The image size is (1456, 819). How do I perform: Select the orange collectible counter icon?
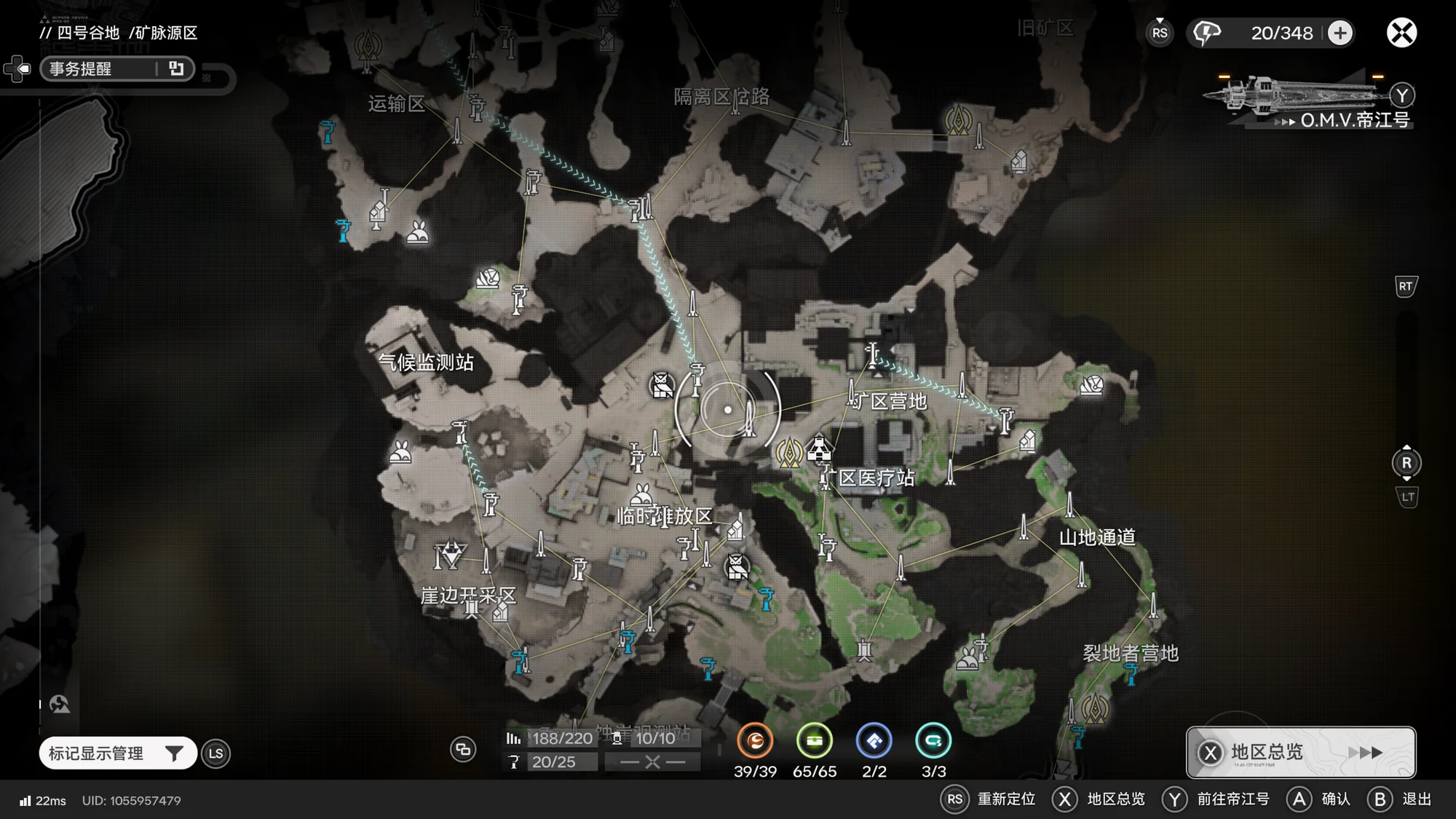(755, 741)
